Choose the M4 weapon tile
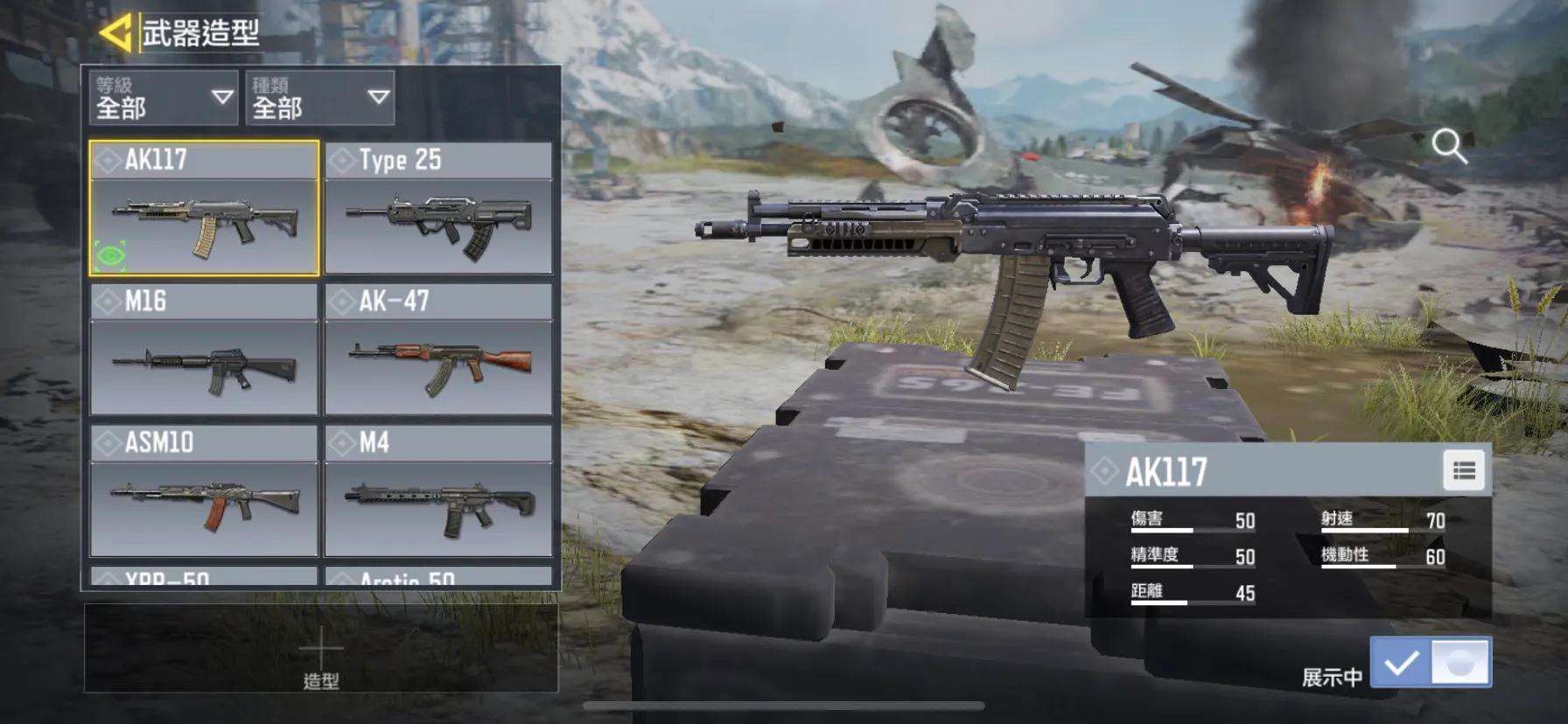Viewport: 1568px width, 724px height. [x=438, y=491]
